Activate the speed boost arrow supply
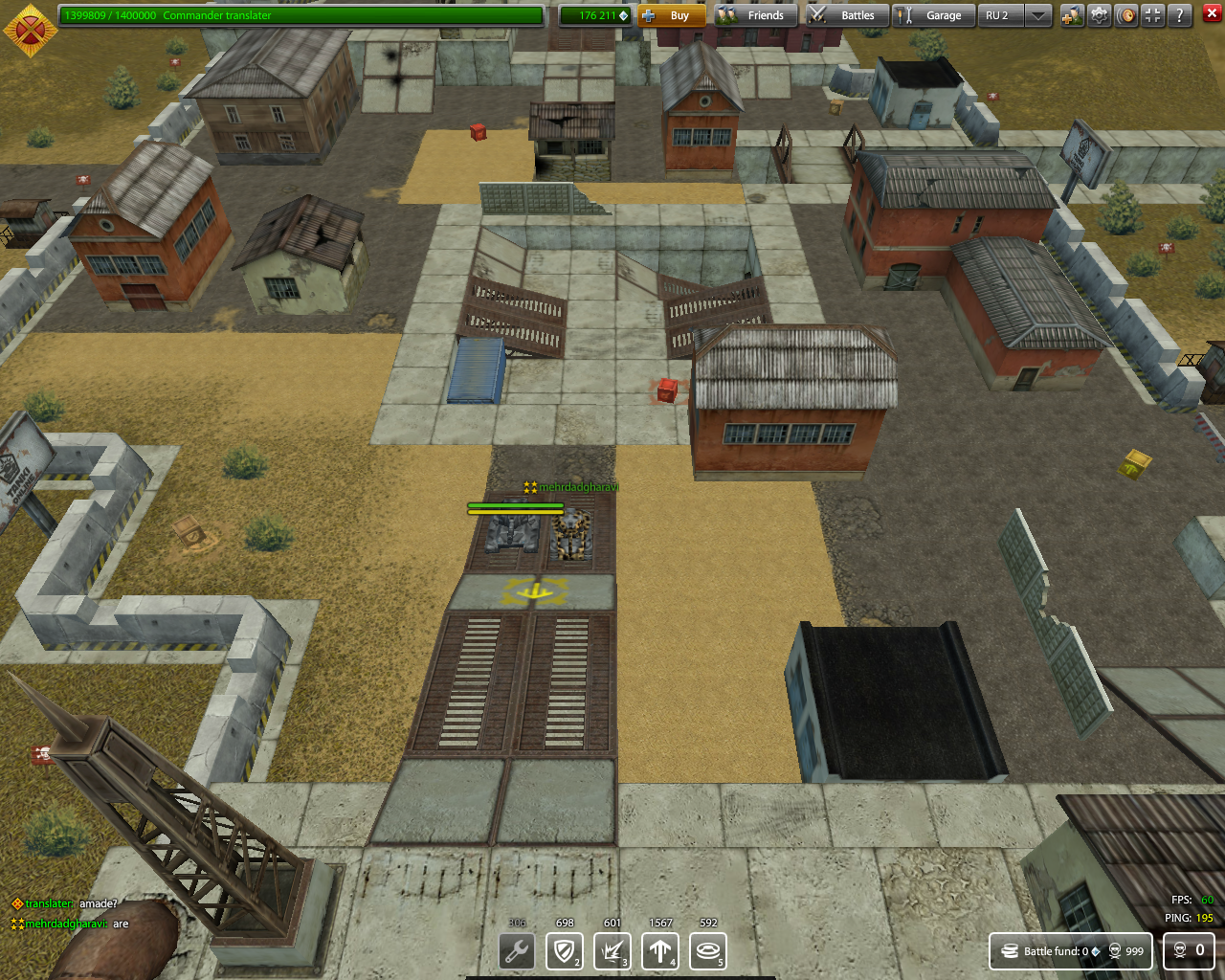 (x=659, y=951)
